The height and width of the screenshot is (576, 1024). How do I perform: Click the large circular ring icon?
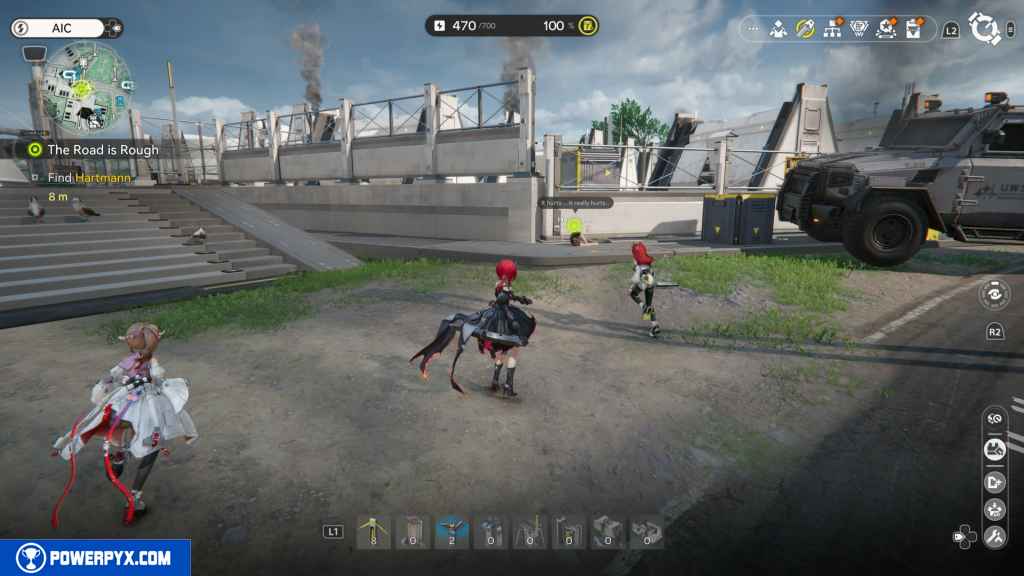coord(984,28)
